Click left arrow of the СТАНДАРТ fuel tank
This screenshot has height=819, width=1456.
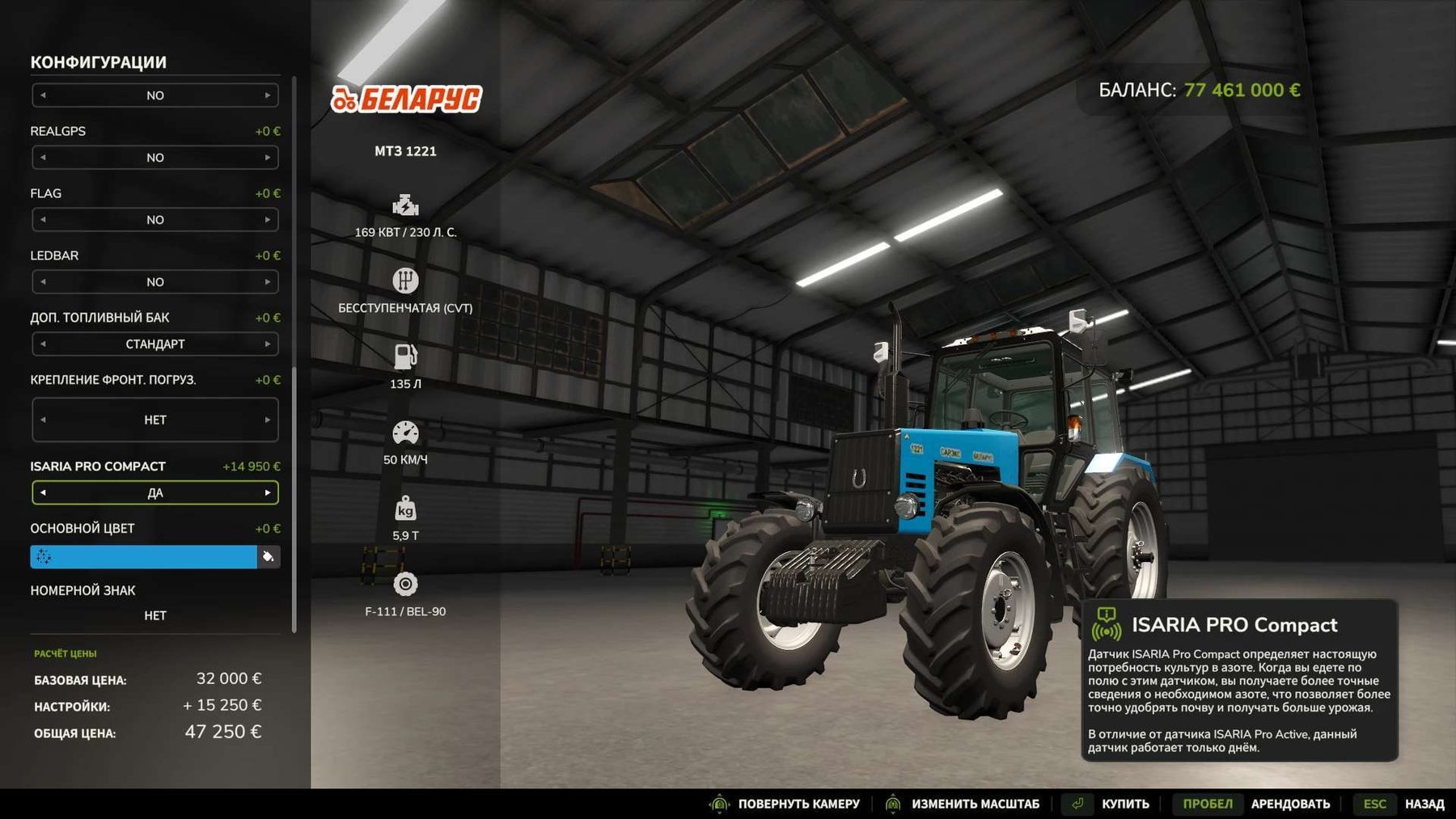click(x=43, y=344)
